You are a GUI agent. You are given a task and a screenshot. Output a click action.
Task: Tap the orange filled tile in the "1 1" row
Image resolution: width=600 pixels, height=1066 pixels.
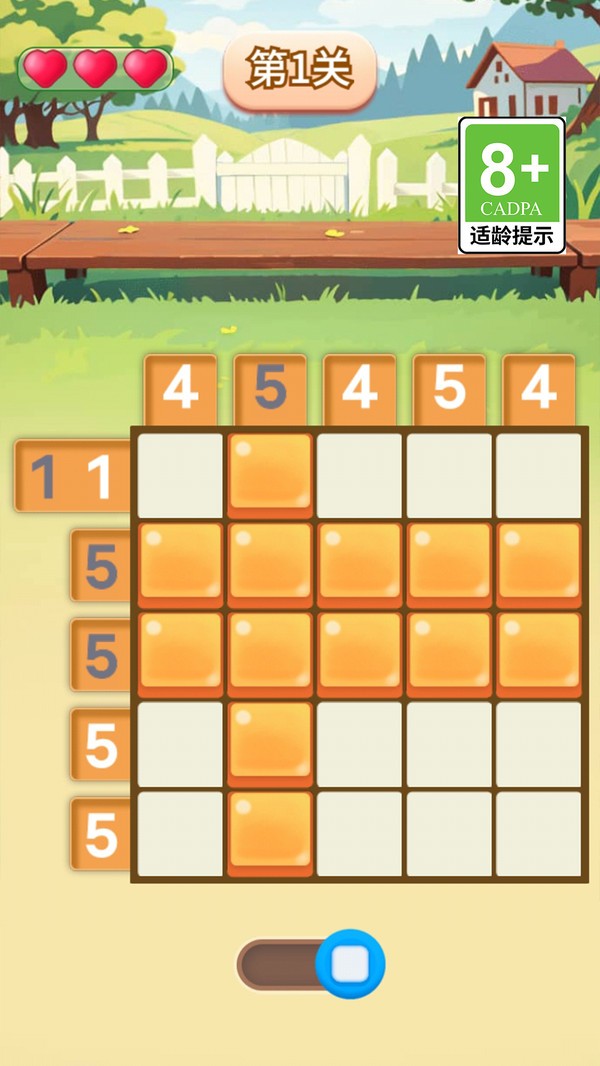[x=270, y=473]
